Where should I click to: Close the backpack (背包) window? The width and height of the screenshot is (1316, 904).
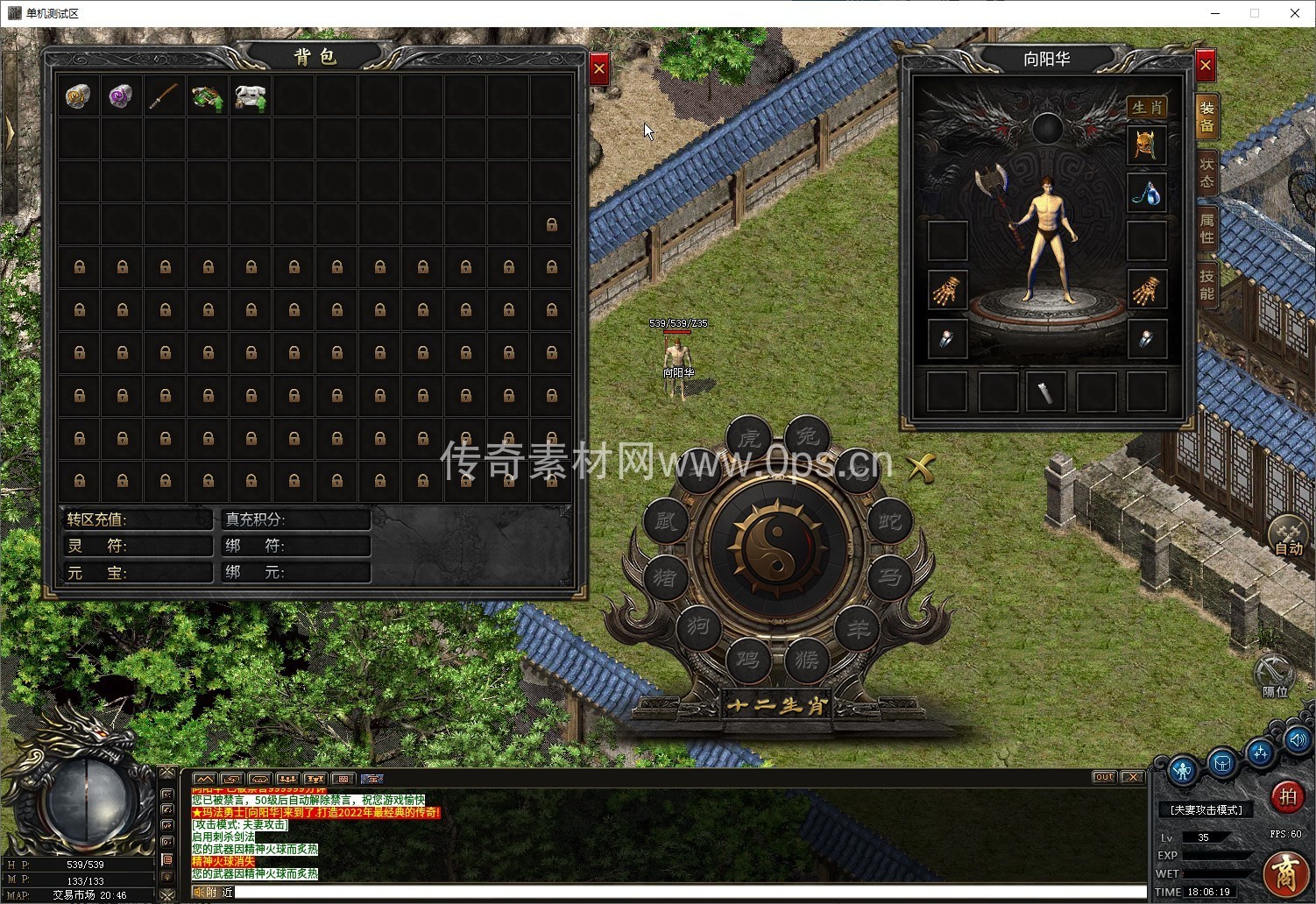click(x=599, y=67)
